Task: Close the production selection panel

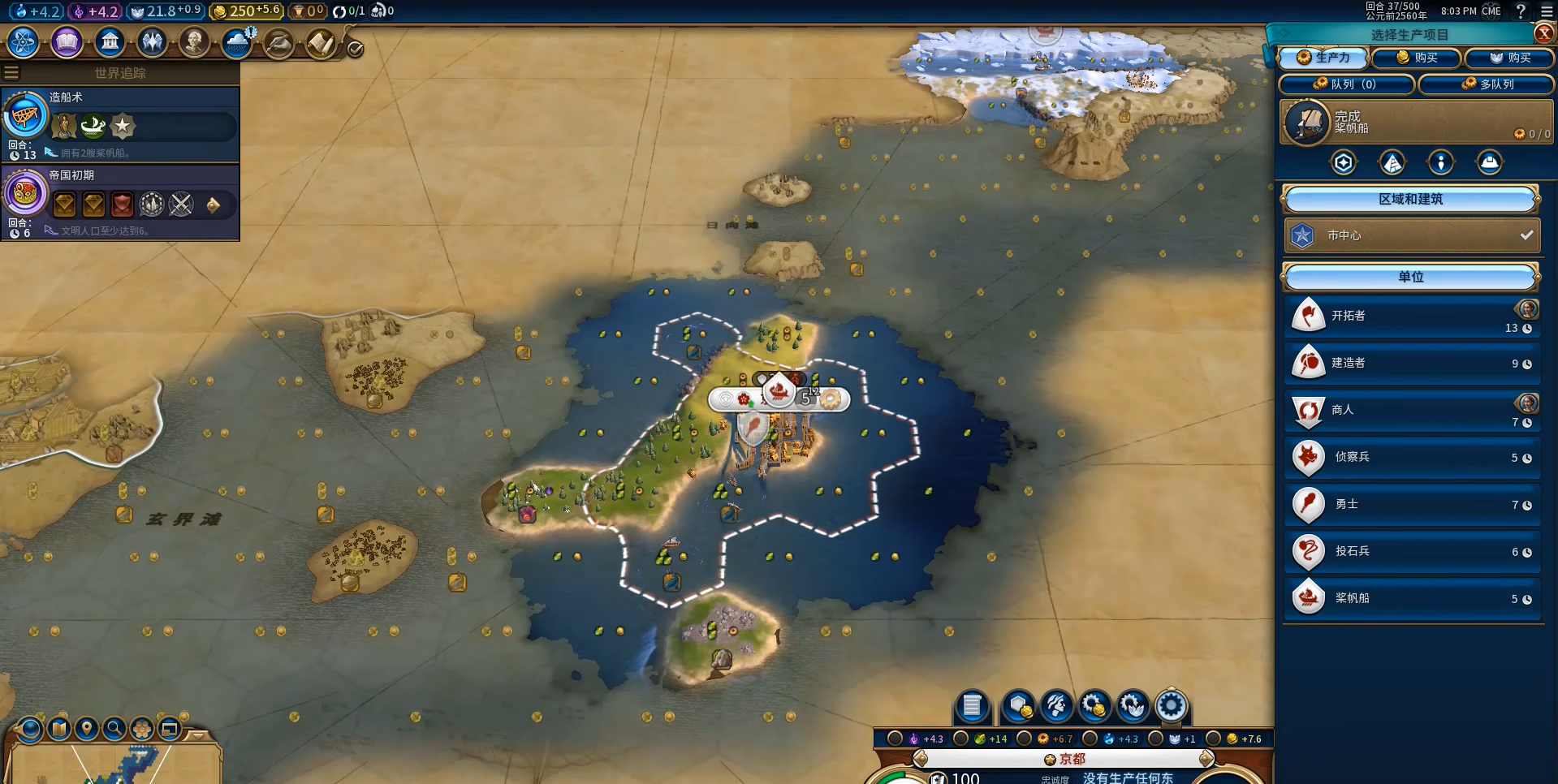Action: click(x=1543, y=33)
